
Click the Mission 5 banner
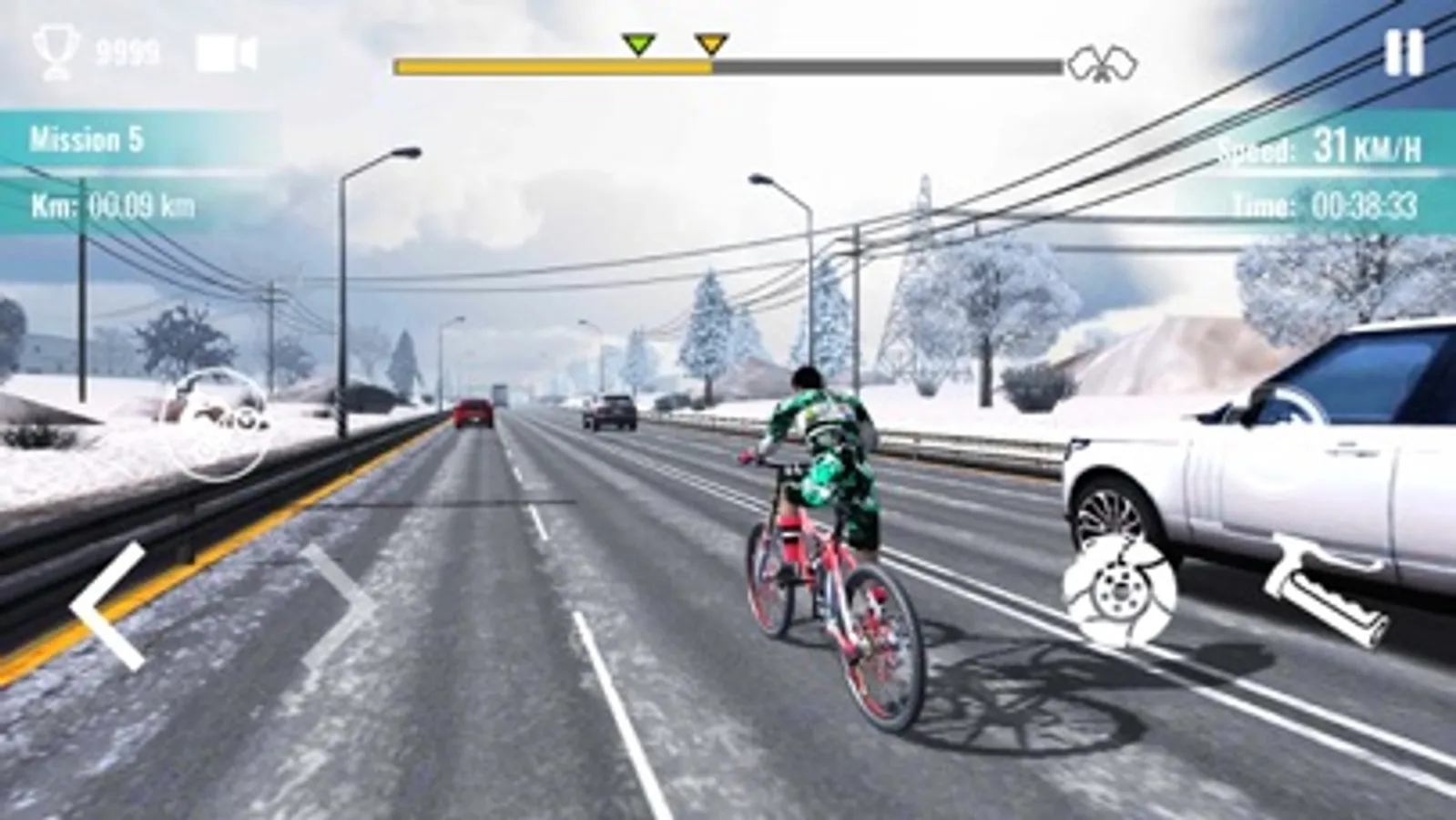[x=87, y=138]
